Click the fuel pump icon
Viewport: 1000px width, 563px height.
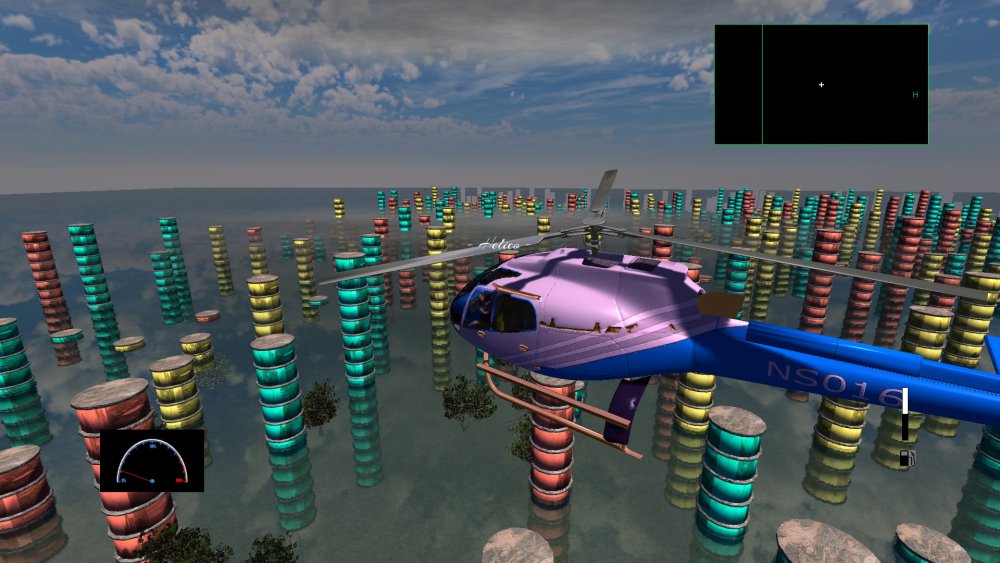(x=905, y=458)
